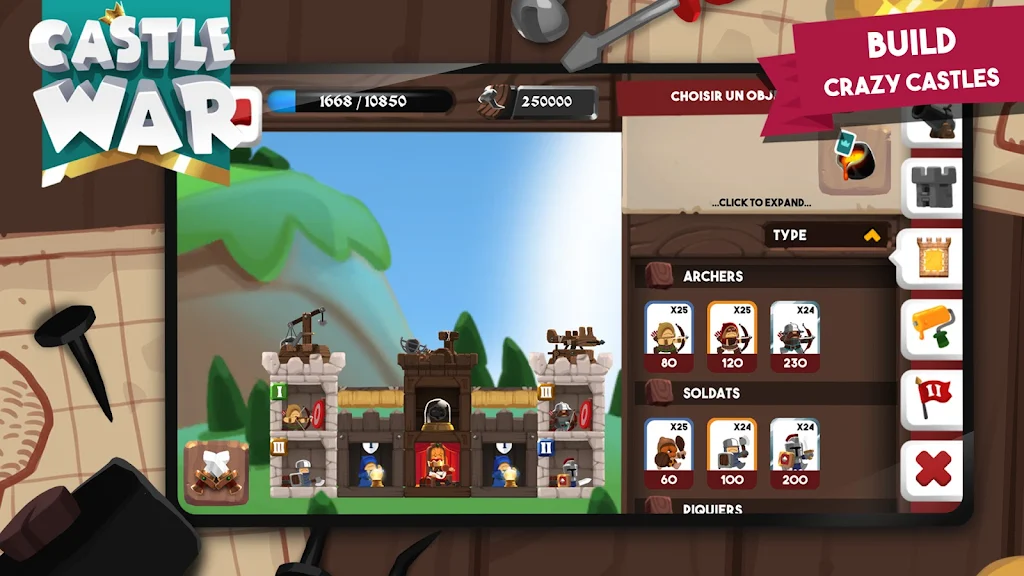Click the crossed cannons button
The height and width of the screenshot is (576, 1024).
216,472
